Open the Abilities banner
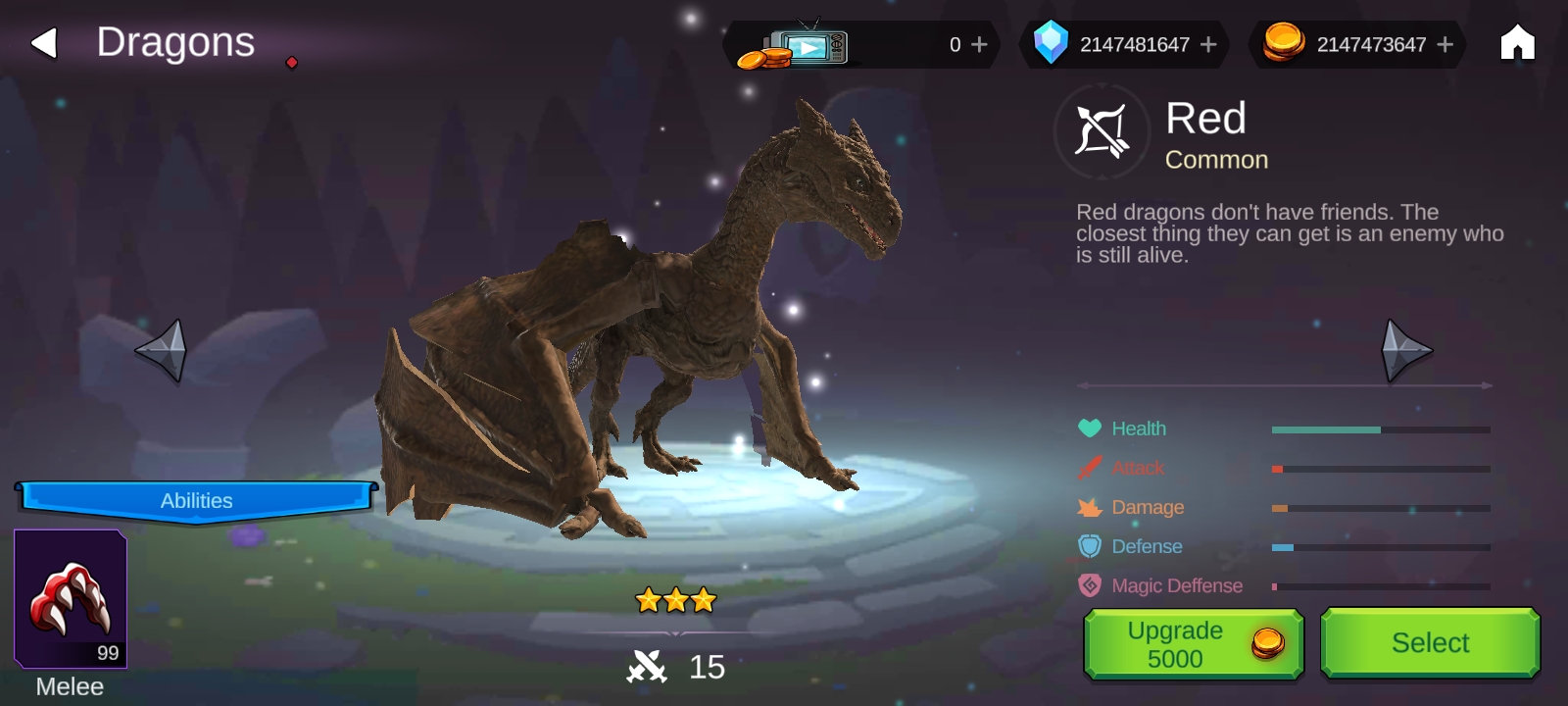 pos(196,500)
